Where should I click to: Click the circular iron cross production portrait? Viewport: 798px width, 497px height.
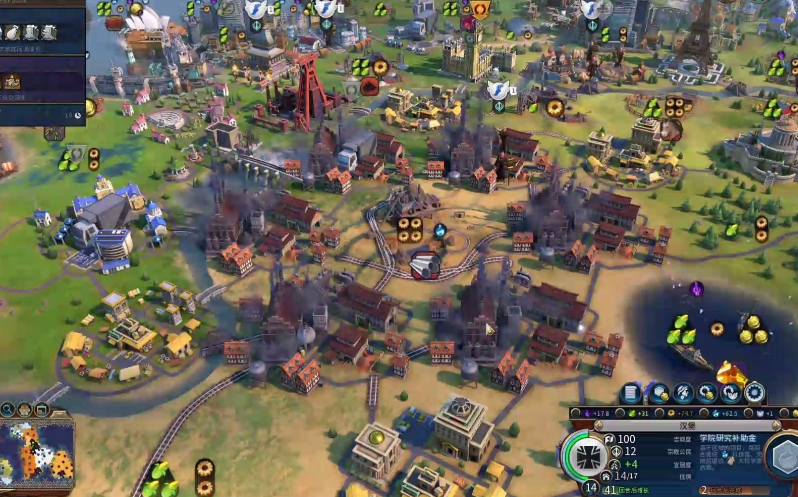point(587,457)
